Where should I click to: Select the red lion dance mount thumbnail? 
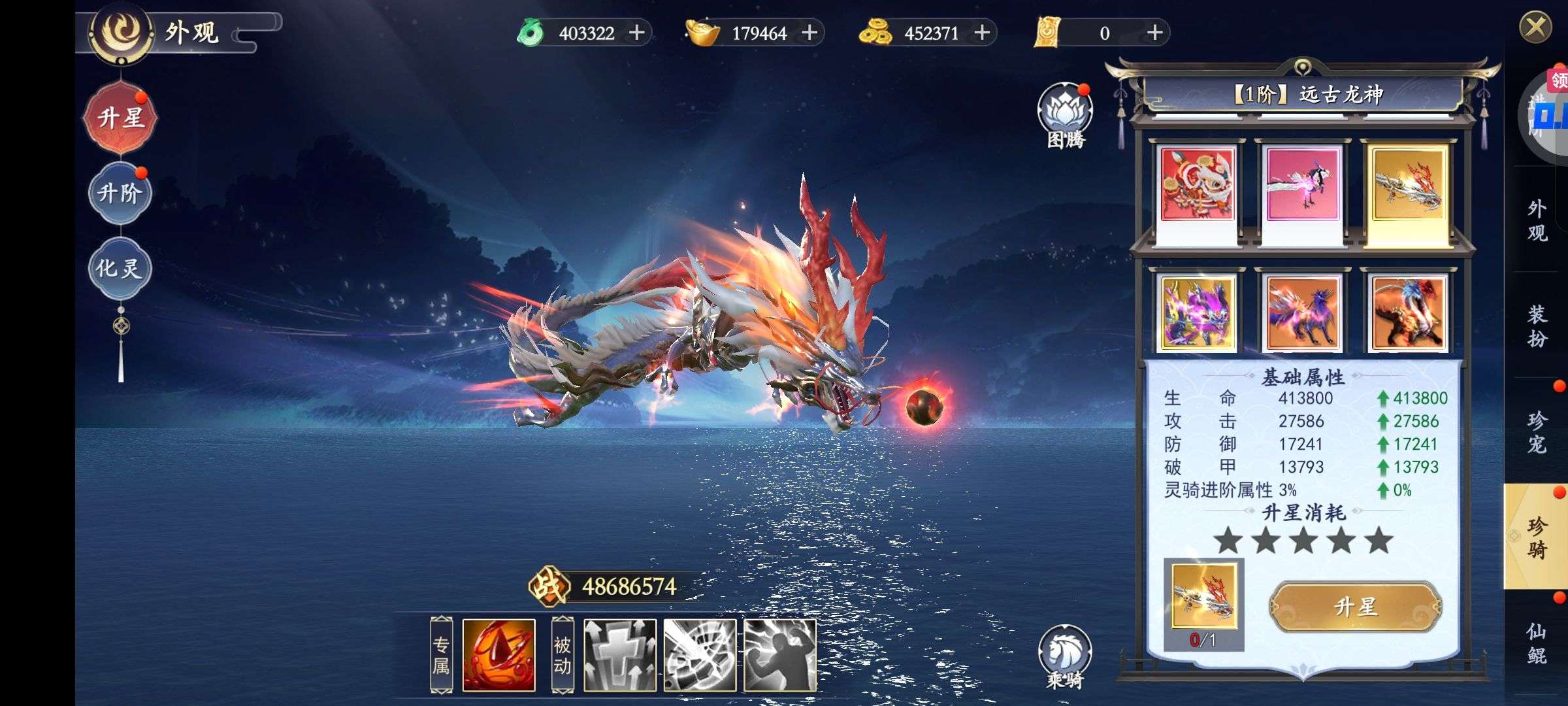[1197, 186]
